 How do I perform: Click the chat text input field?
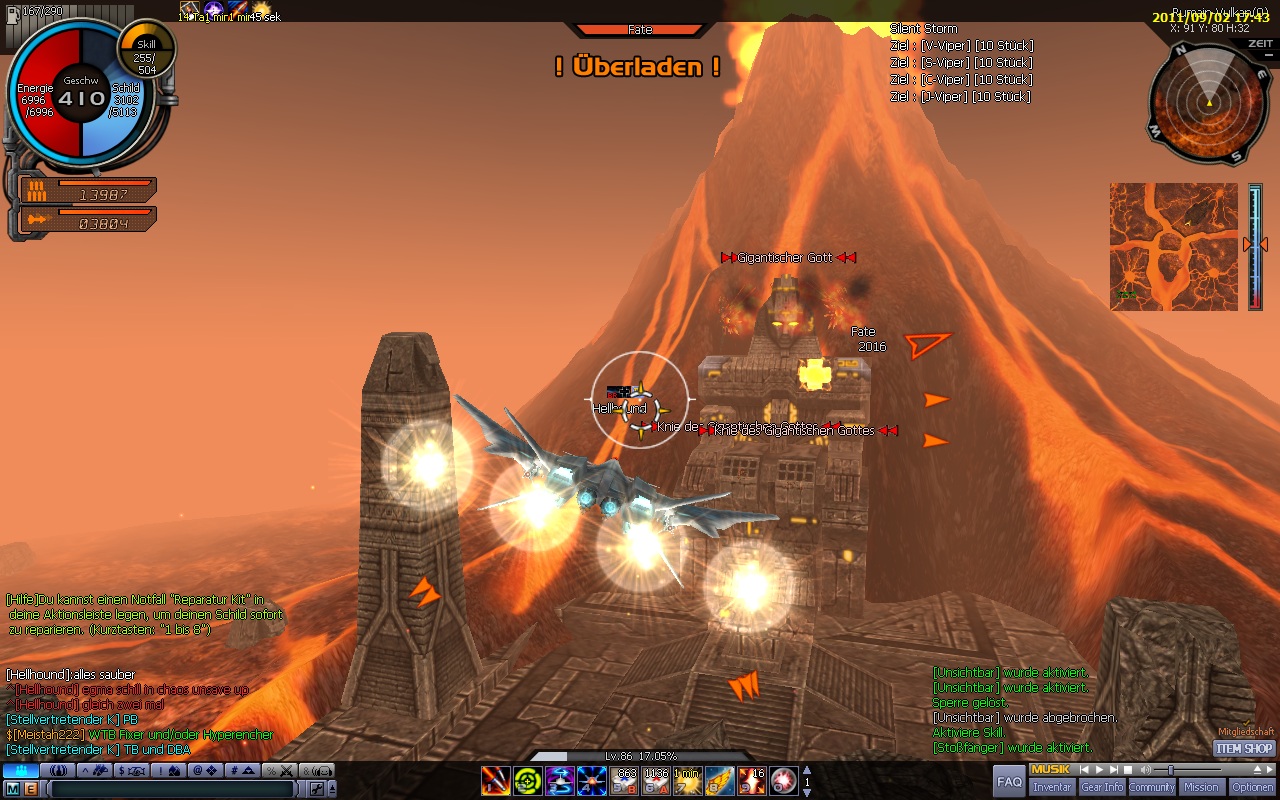(x=175, y=789)
